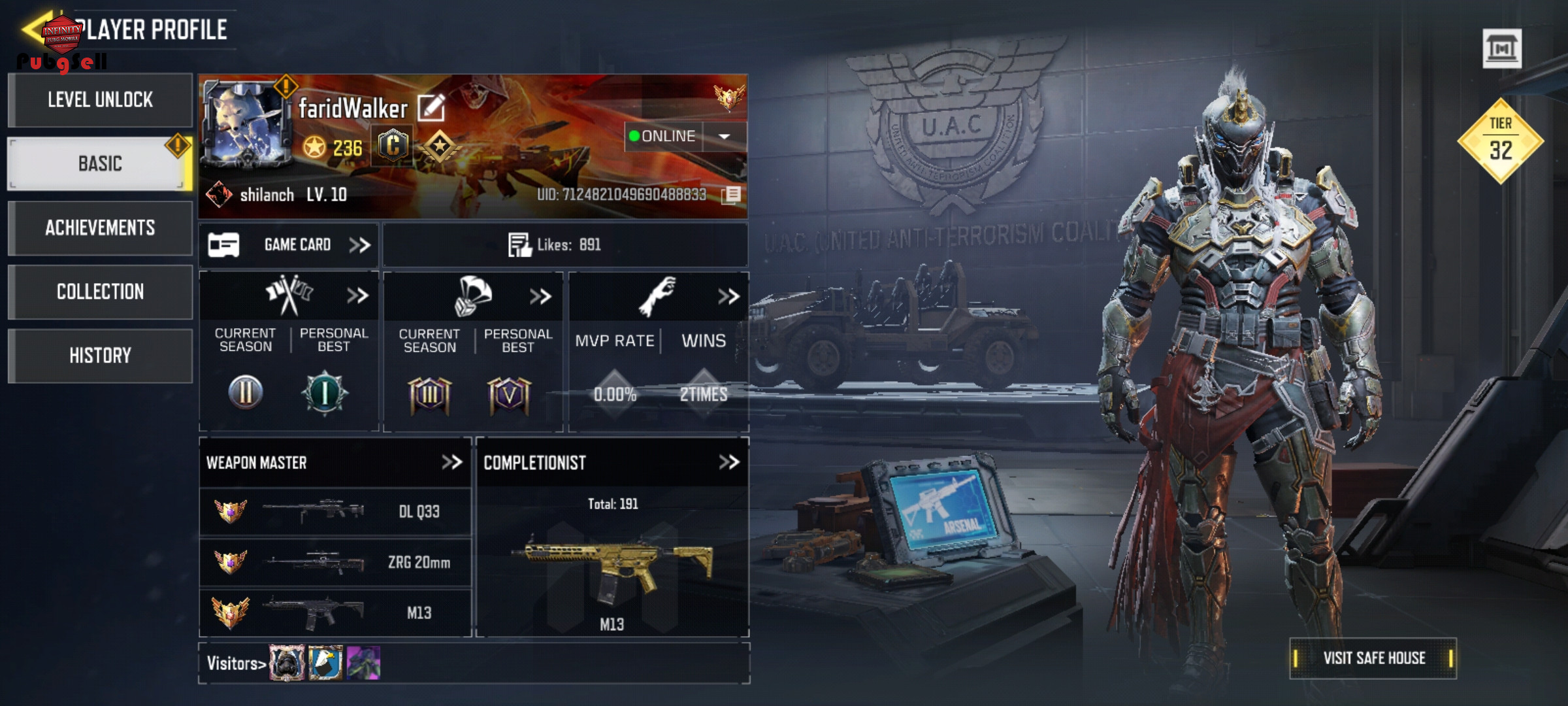Screen dimensions: 1568x706
Task: Expand the Completionist section
Action: 728,462
